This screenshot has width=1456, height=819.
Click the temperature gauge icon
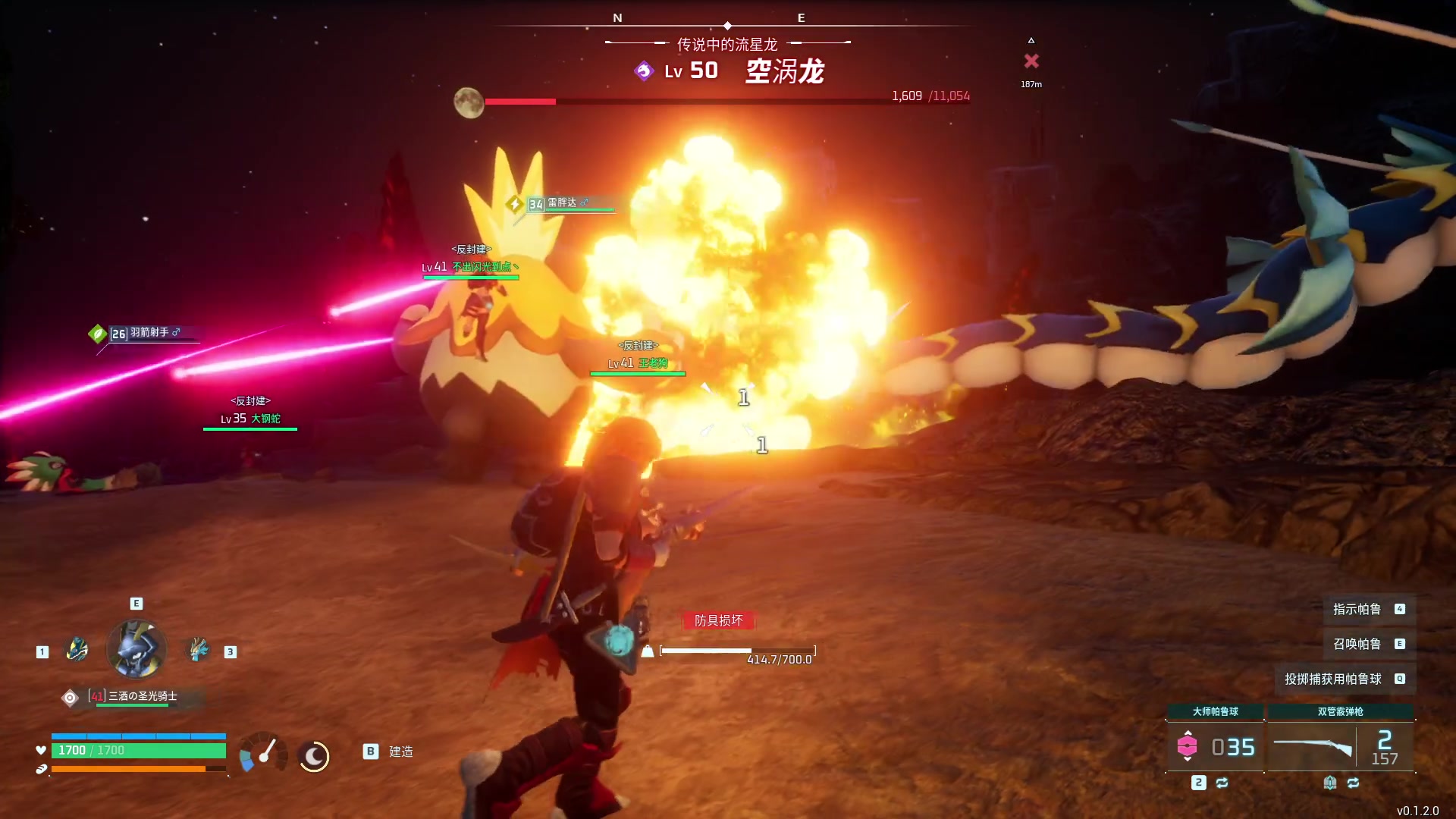point(262,753)
